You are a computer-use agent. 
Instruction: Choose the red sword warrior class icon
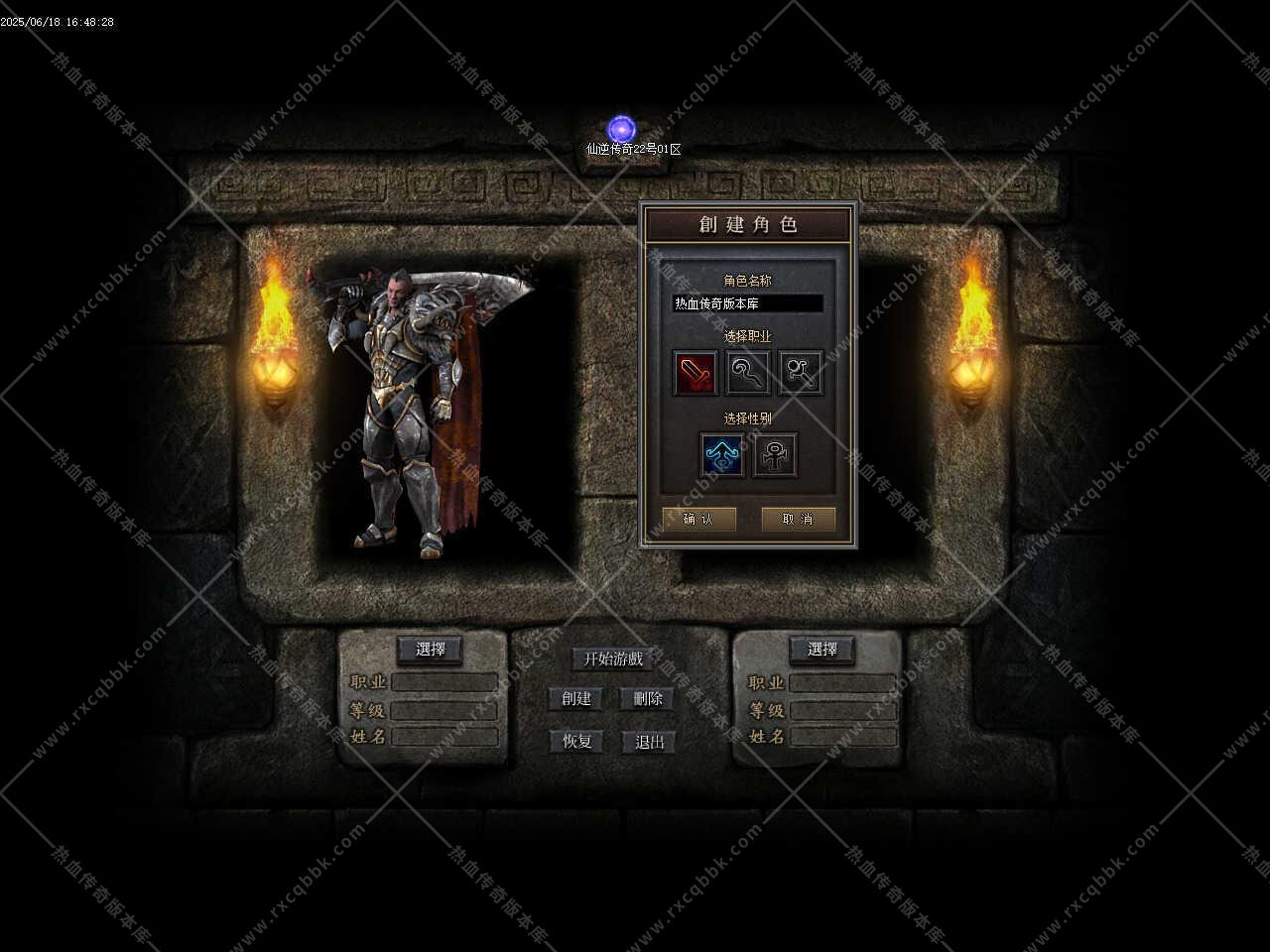(695, 374)
